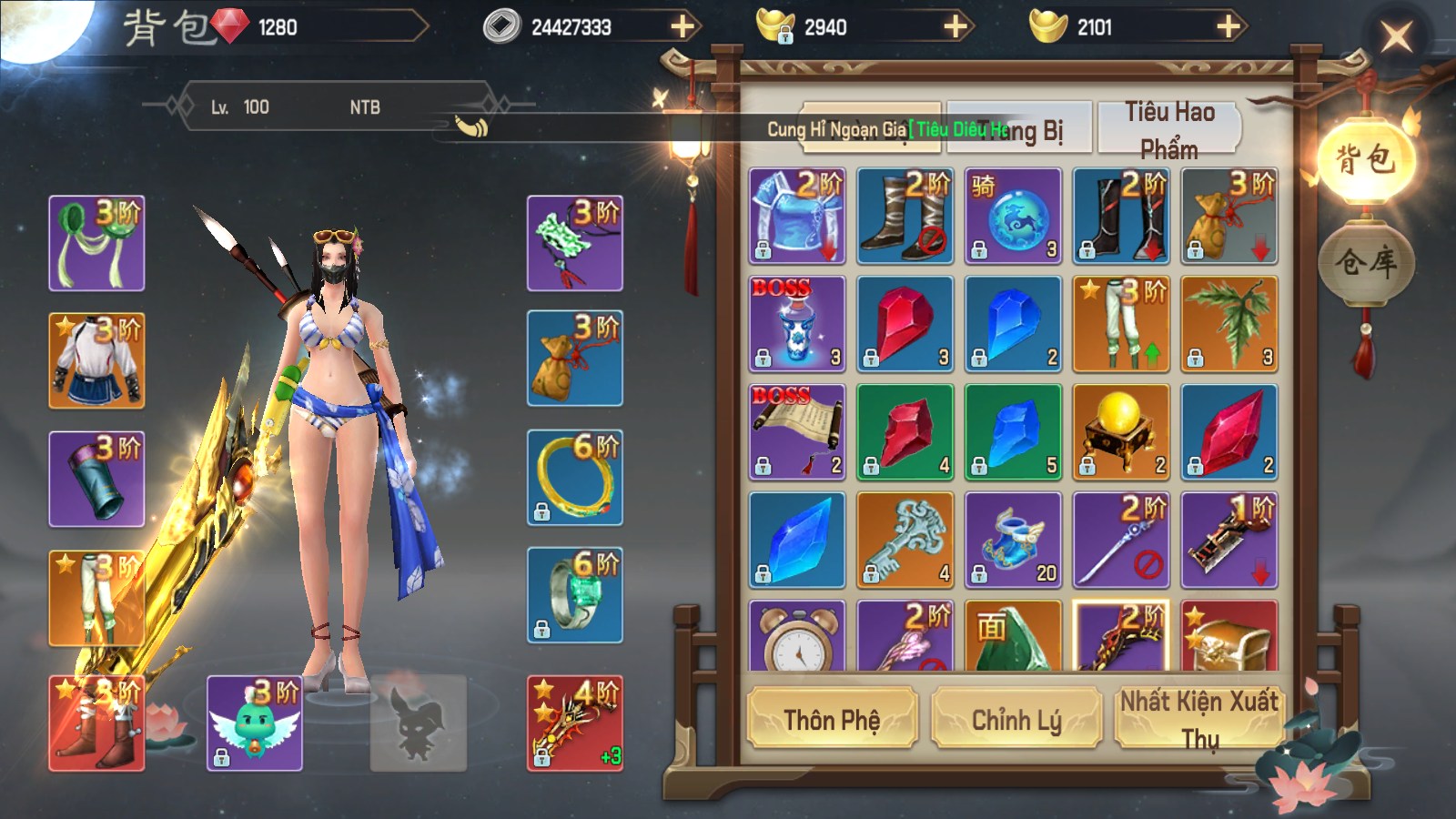Pick the BOSS porcelain vase item
This screenshot has width=1456, height=819.
[797, 324]
